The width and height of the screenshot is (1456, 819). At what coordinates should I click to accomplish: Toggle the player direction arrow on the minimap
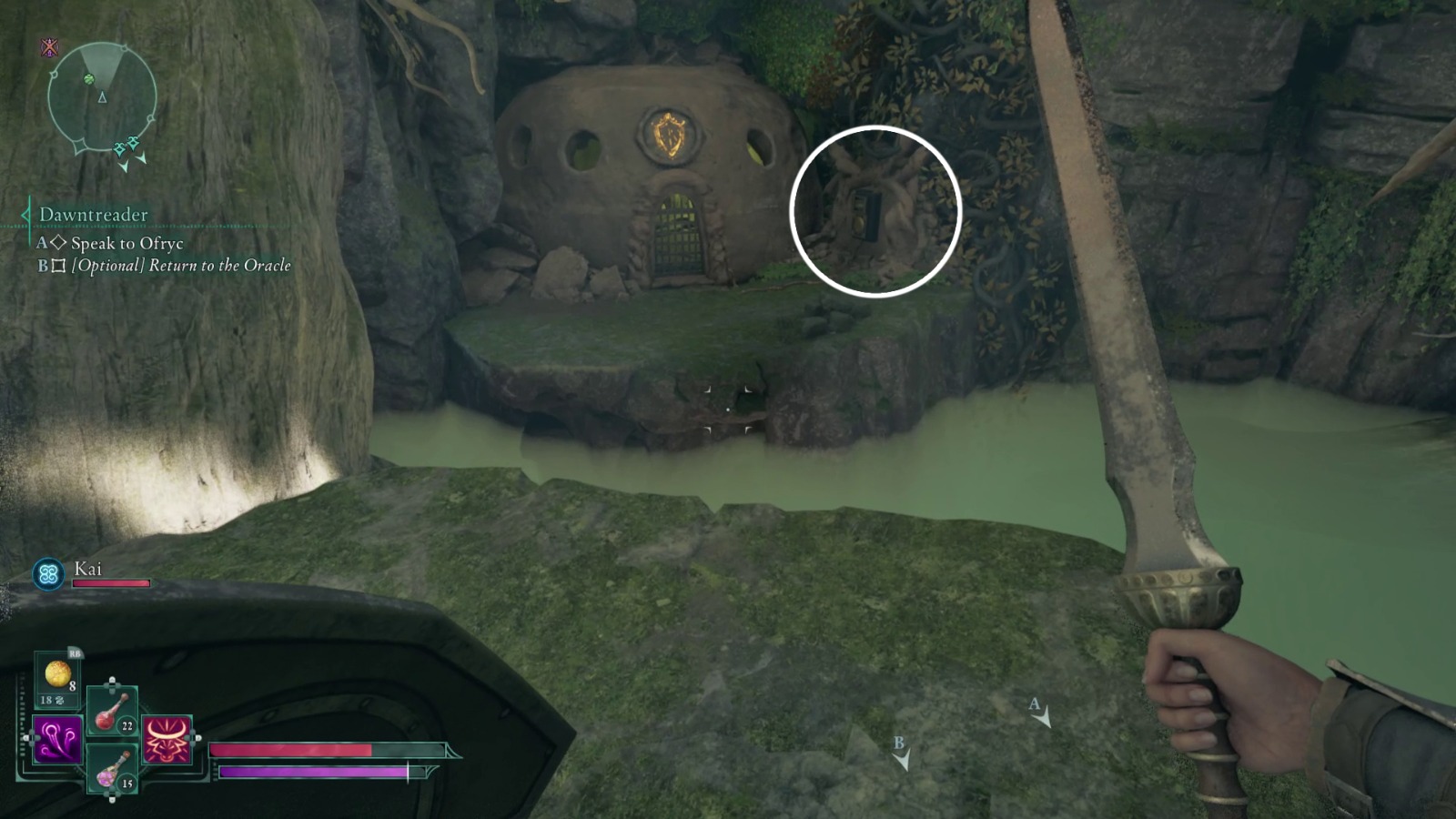104,95
